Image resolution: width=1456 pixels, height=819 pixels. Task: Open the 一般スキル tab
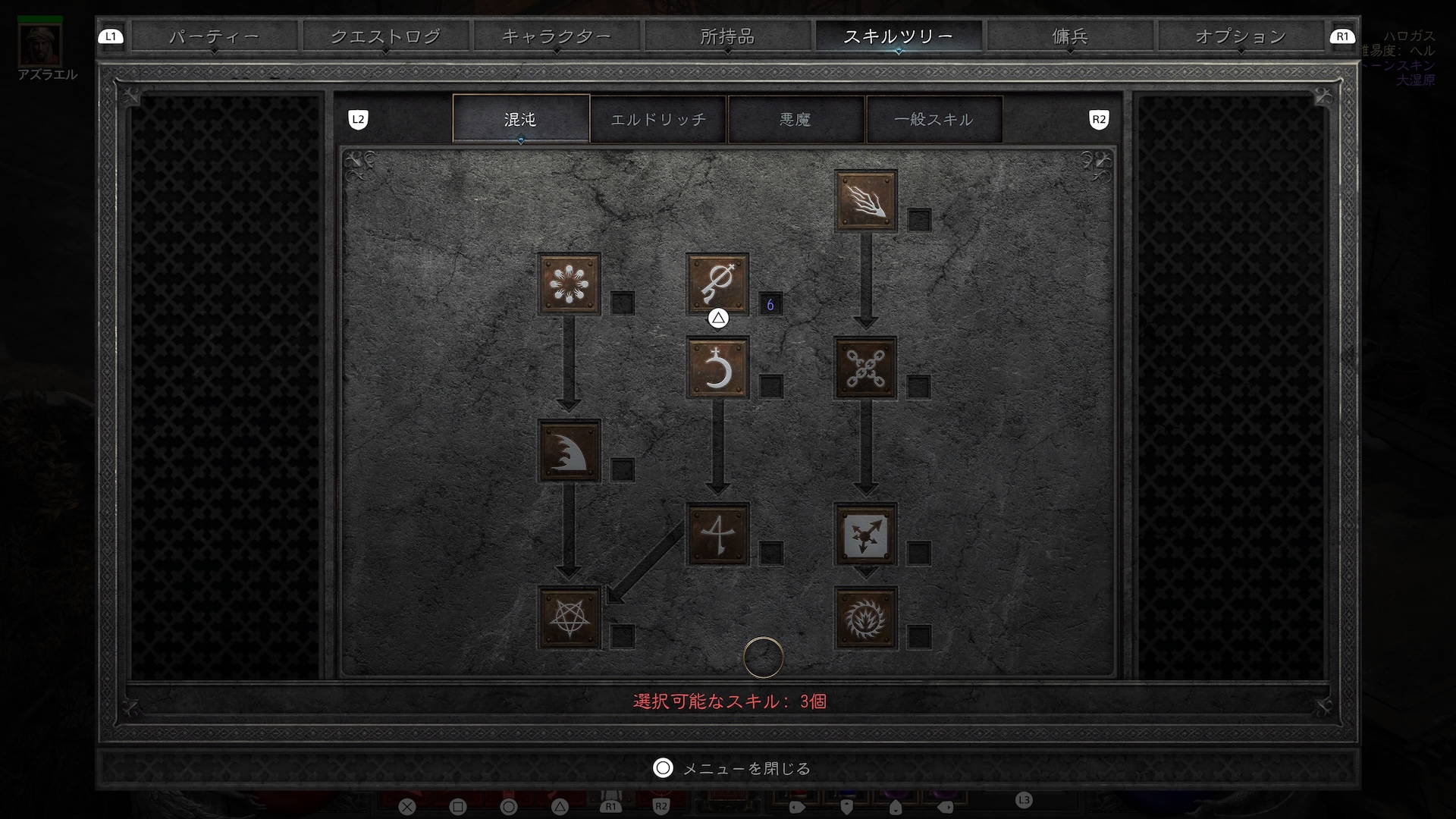tap(934, 119)
